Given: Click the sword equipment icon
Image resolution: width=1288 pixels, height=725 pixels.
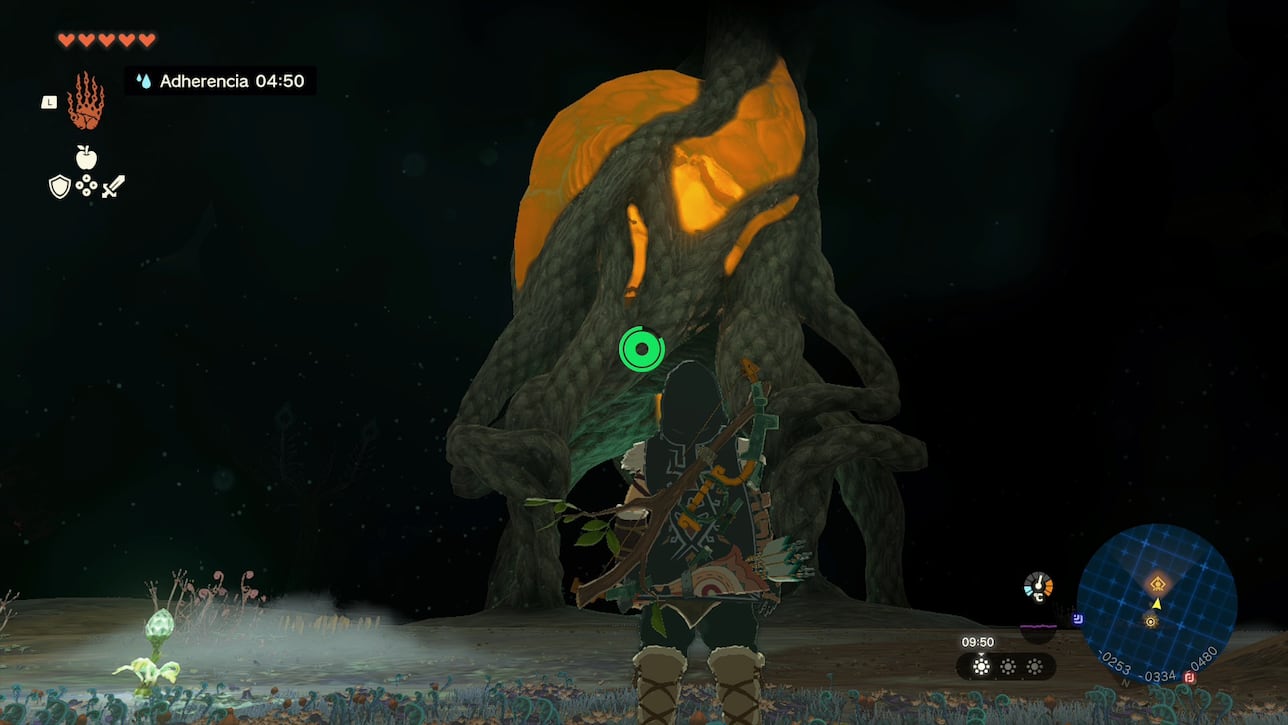Looking at the screenshot, I should click(113, 185).
